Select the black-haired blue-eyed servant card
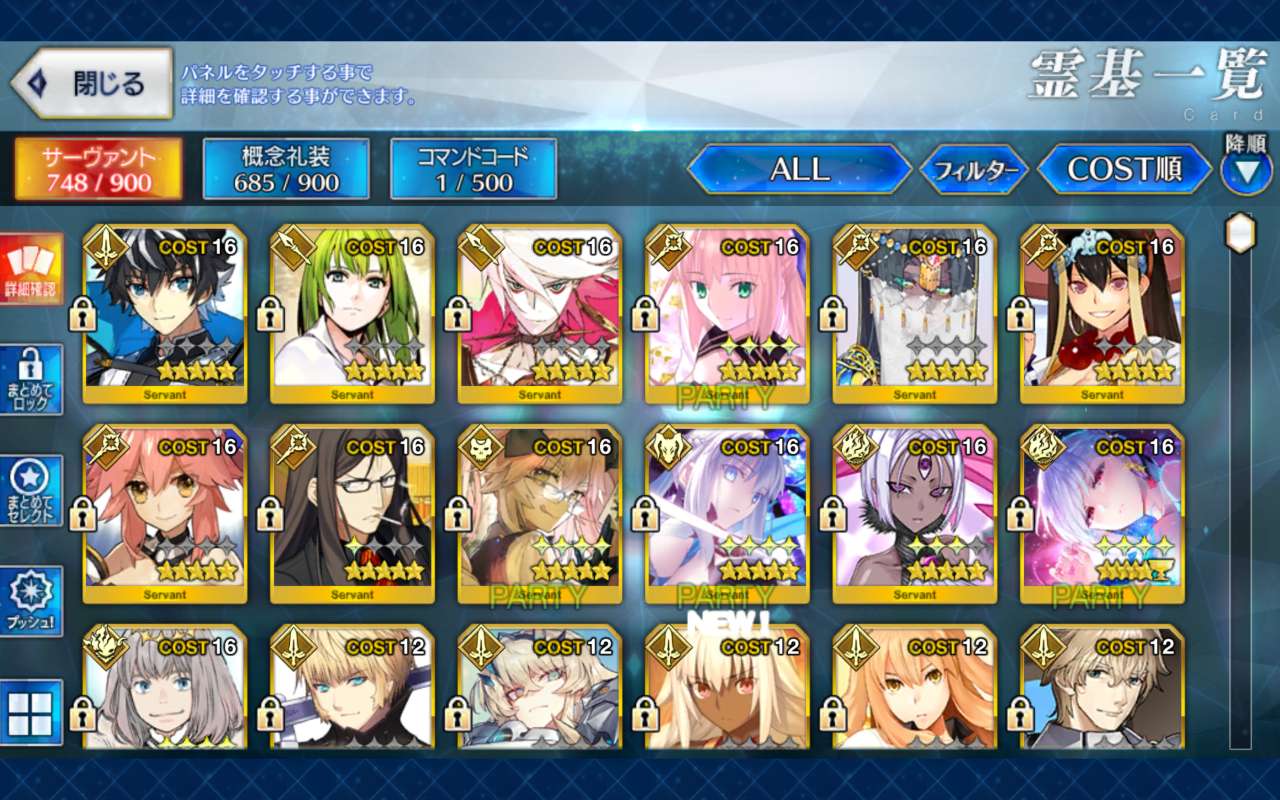The image size is (1280, 800). [x=164, y=314]
